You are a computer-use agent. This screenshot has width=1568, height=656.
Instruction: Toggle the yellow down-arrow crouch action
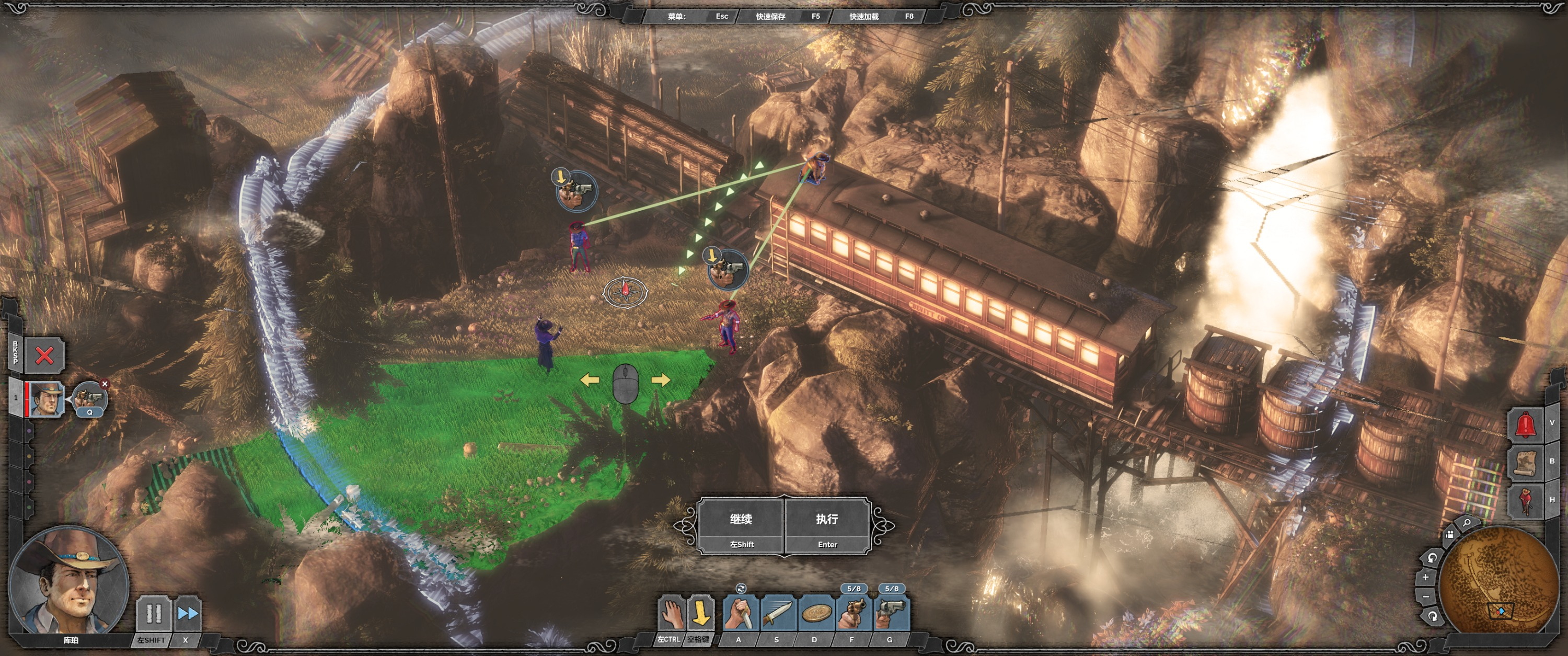pyautogui.click(x=701, y=614)
